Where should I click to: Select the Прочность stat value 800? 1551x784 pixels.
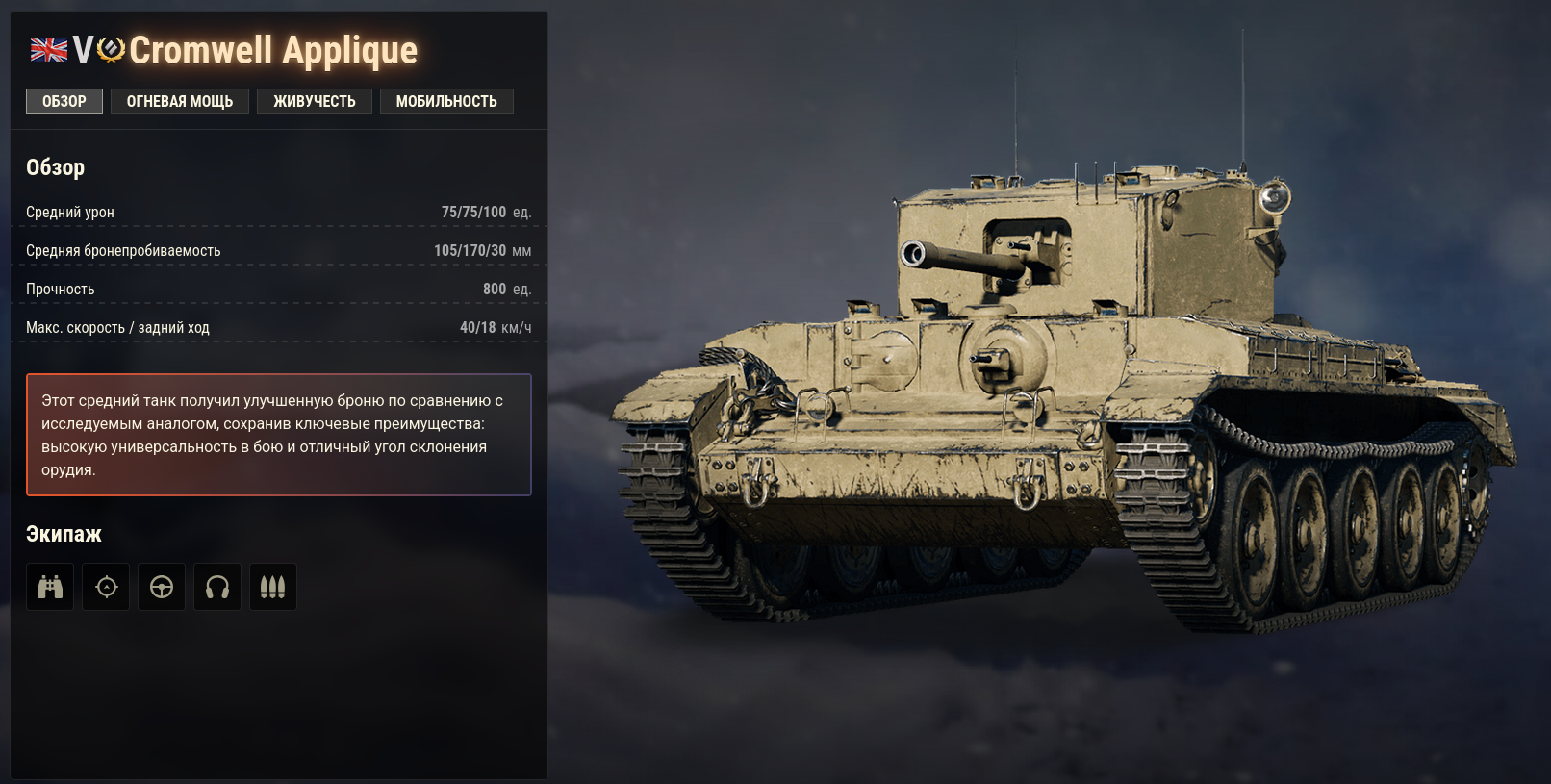tap(494, 288)
